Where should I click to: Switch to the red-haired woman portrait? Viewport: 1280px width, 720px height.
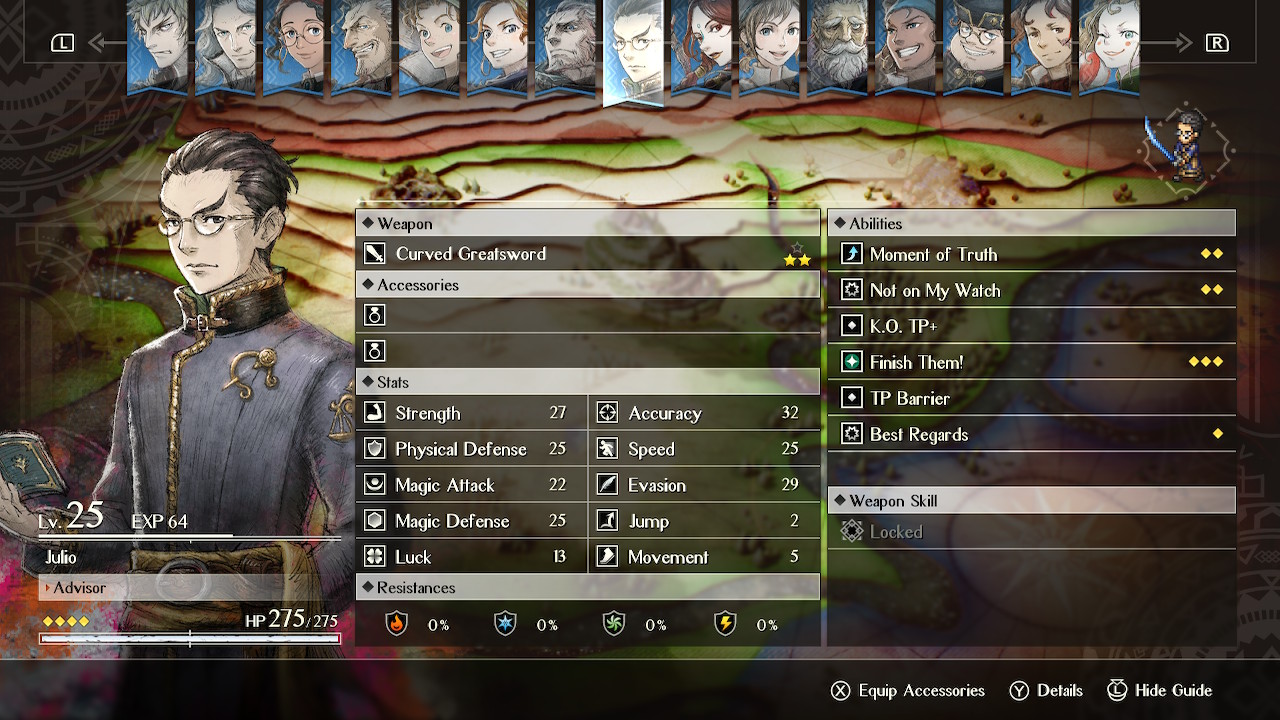point(702,46)
